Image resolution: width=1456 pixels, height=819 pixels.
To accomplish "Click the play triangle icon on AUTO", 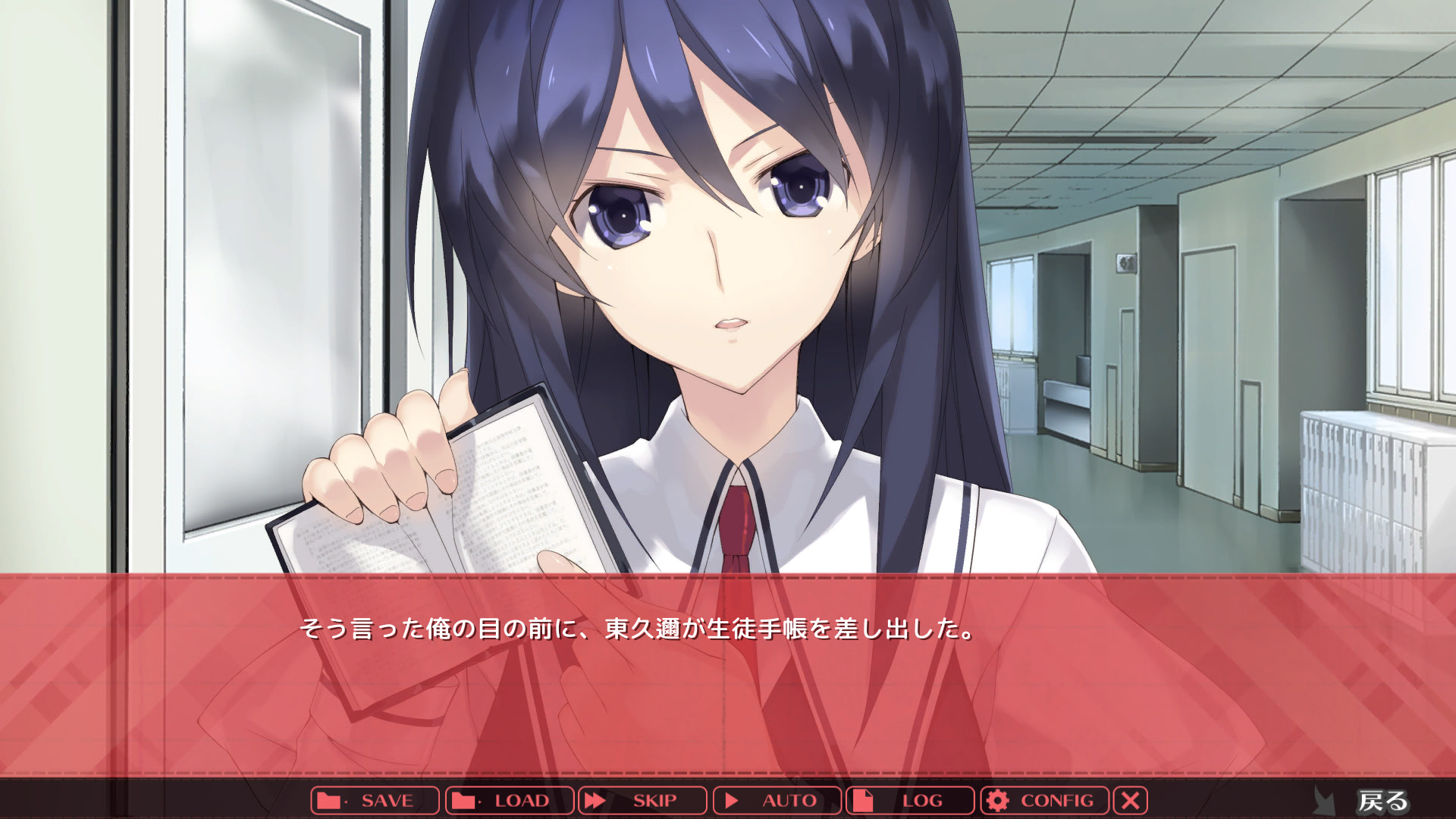I will coord(733,800).
